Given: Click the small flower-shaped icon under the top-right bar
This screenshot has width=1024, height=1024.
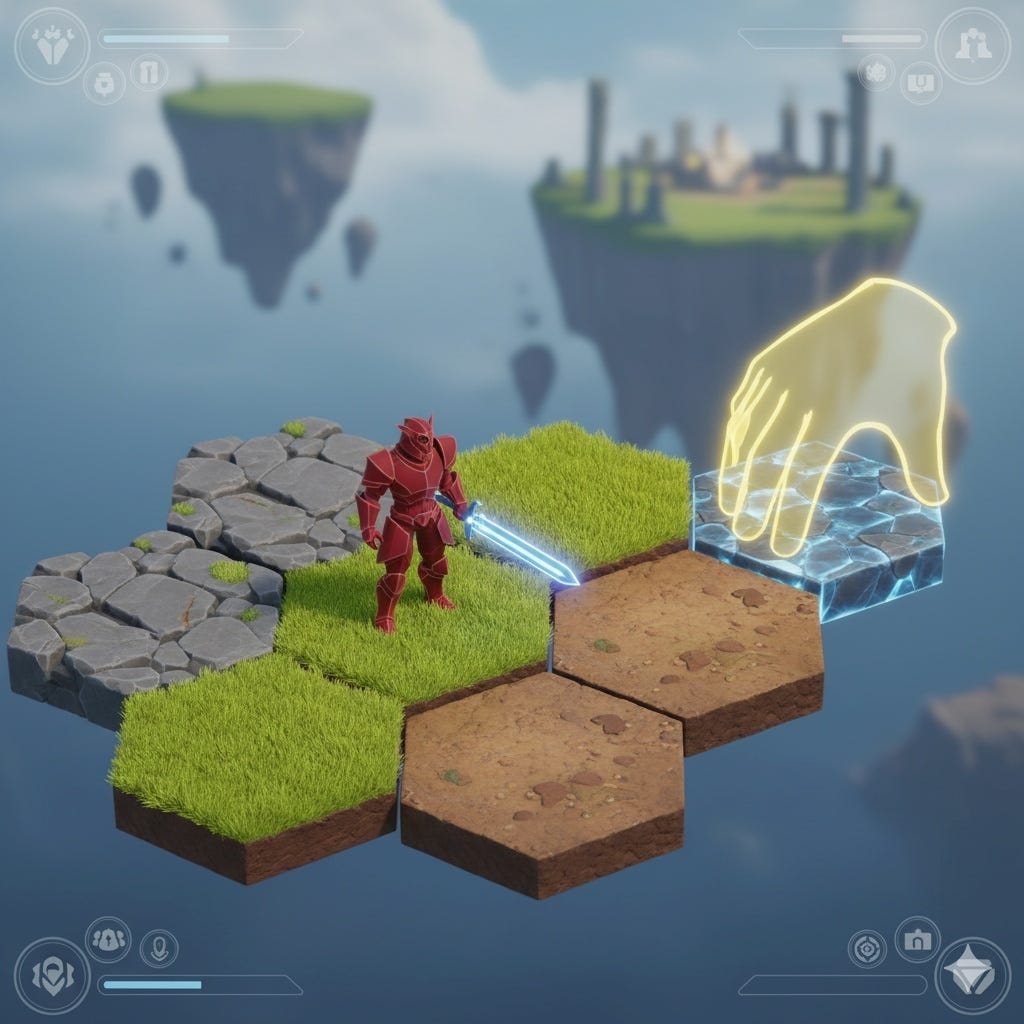Looking at the screenshot, I should click(877, 73).
